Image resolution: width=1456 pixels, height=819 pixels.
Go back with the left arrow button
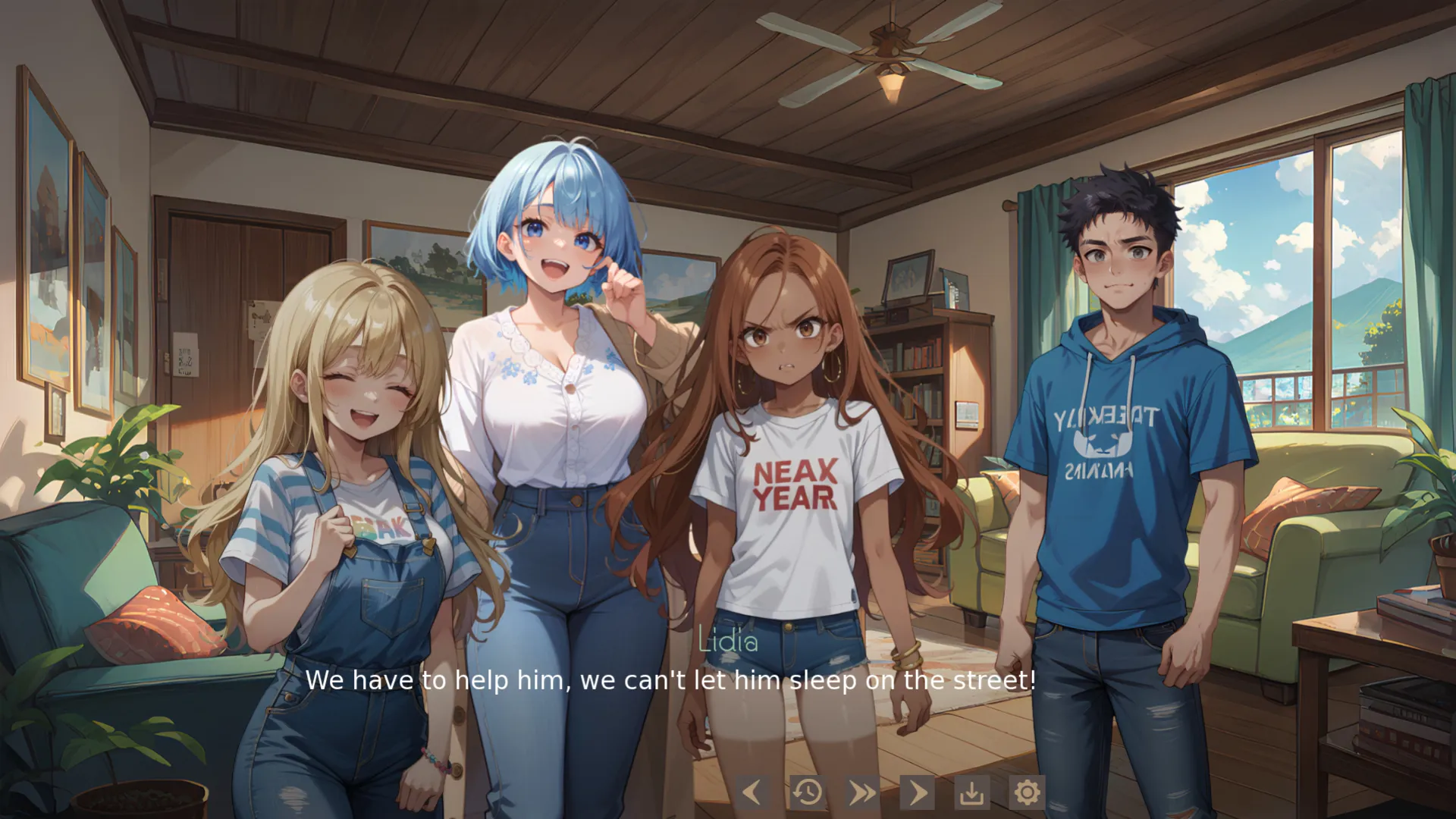[x=752, y=792]
